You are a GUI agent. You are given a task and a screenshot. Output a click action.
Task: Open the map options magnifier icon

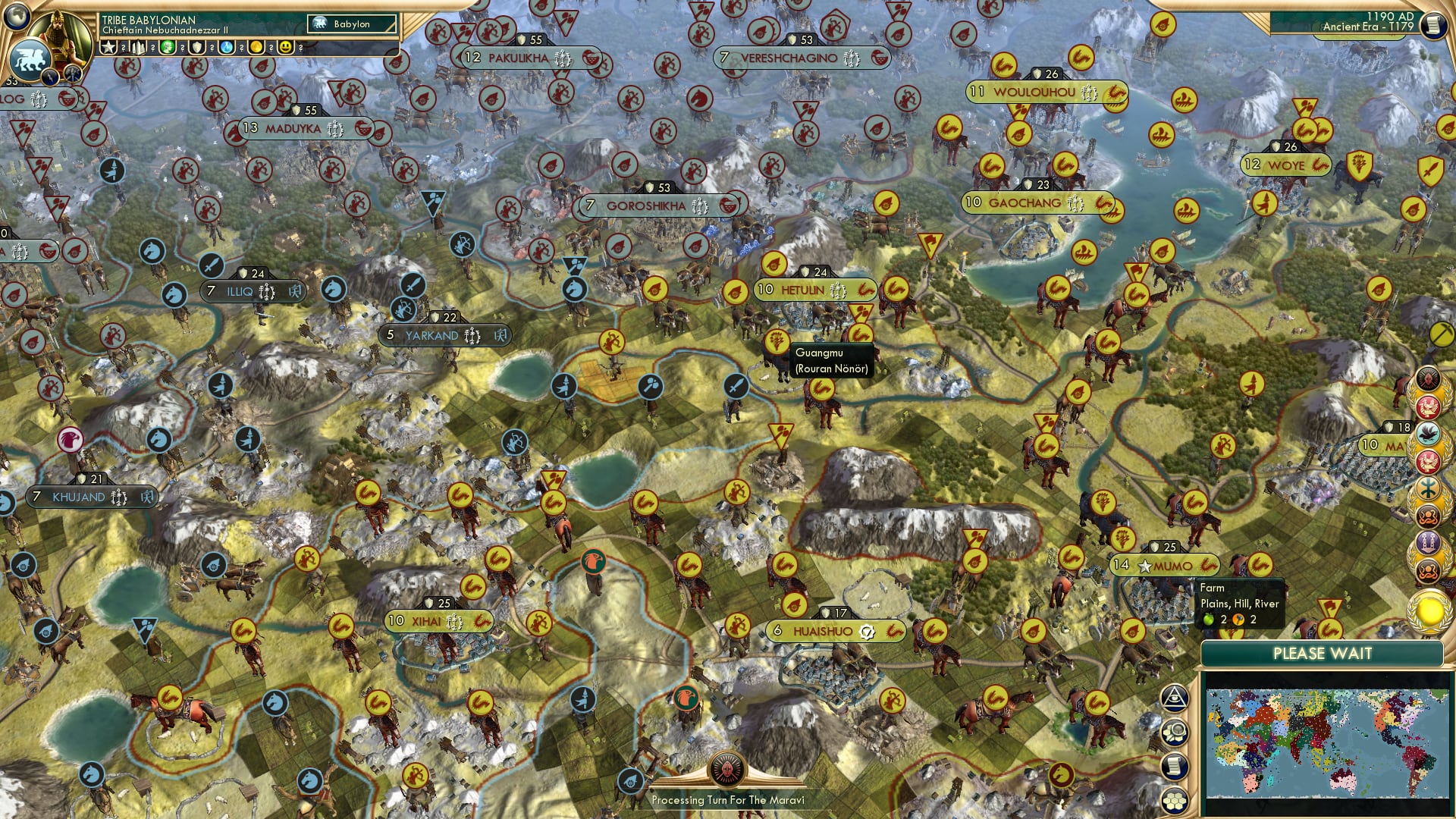pos(1175,732)
